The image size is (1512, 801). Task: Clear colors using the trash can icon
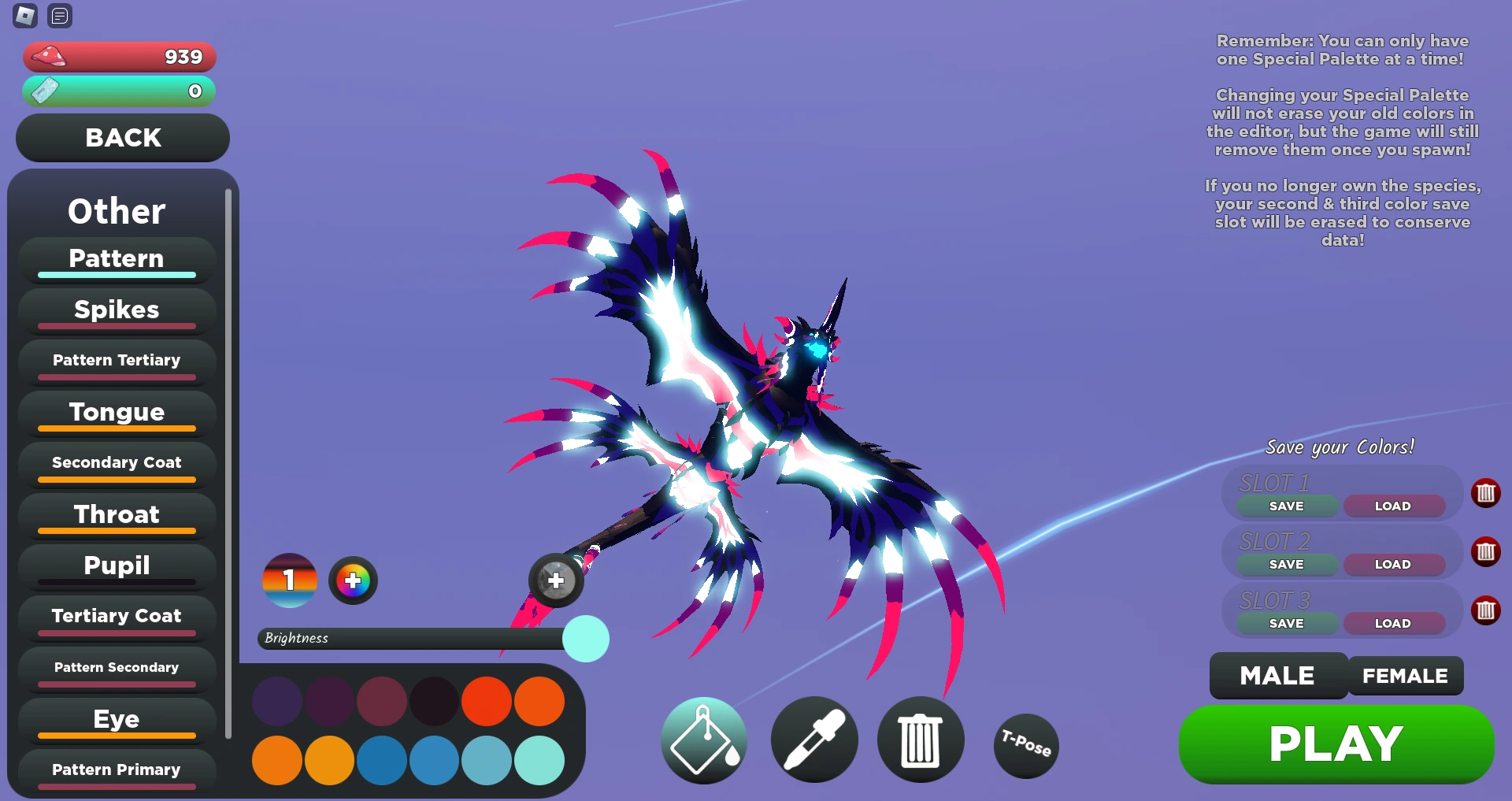pyautogui.click(x=920, y=740)
